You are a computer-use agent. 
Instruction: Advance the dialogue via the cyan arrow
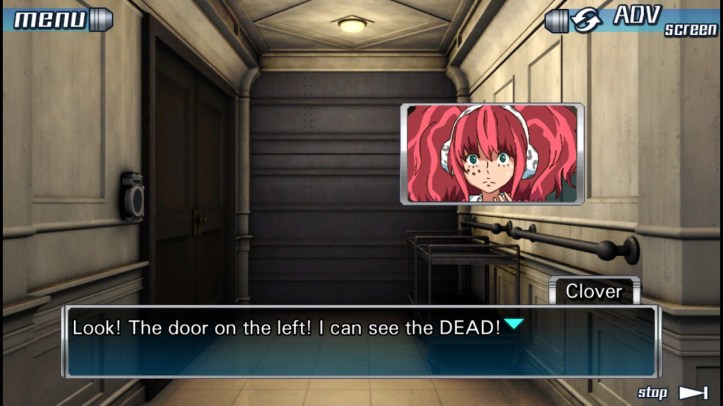[x=513, y=324]
